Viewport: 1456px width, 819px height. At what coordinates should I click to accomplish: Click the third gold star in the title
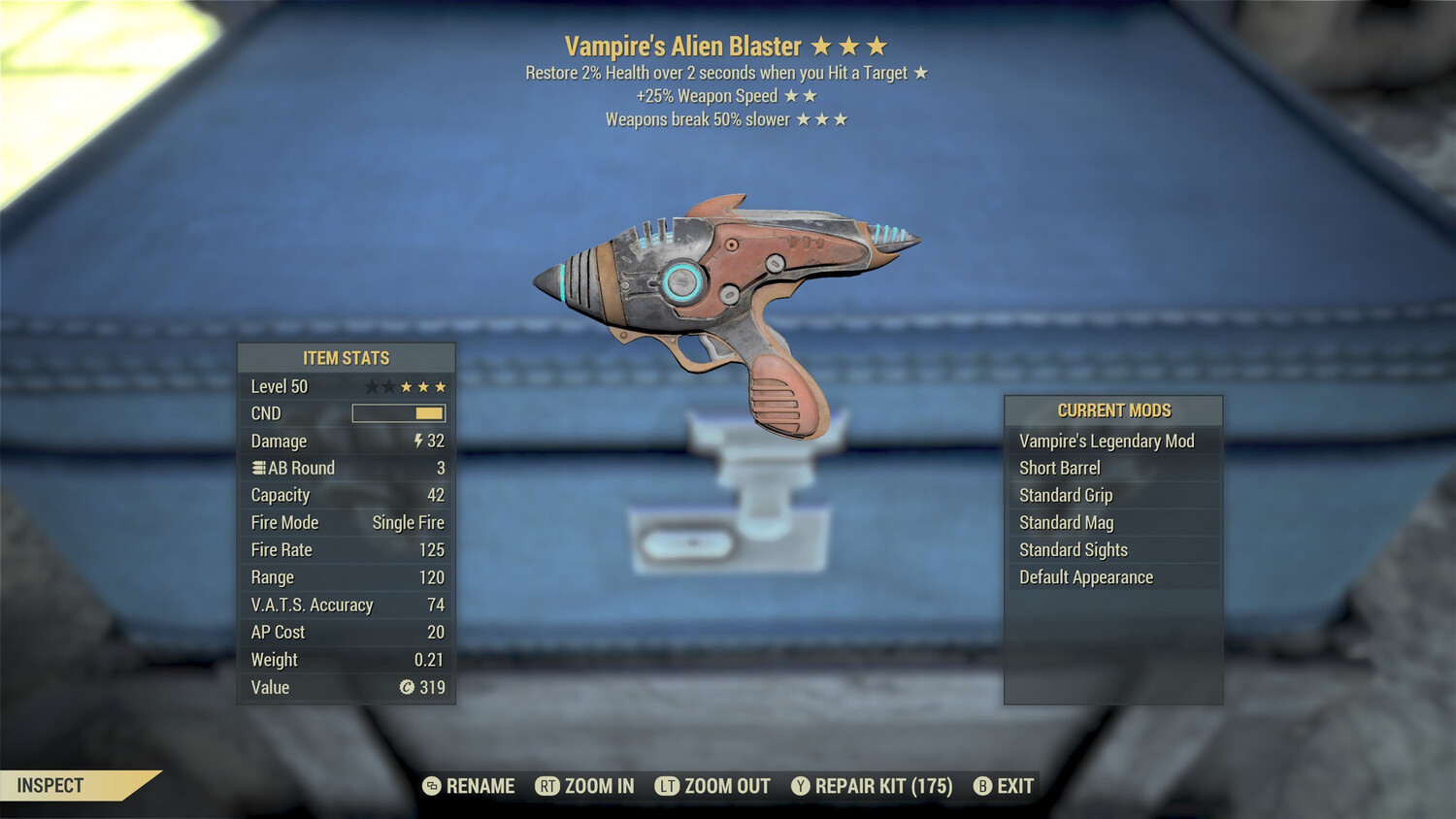click(x=878, y=45)
